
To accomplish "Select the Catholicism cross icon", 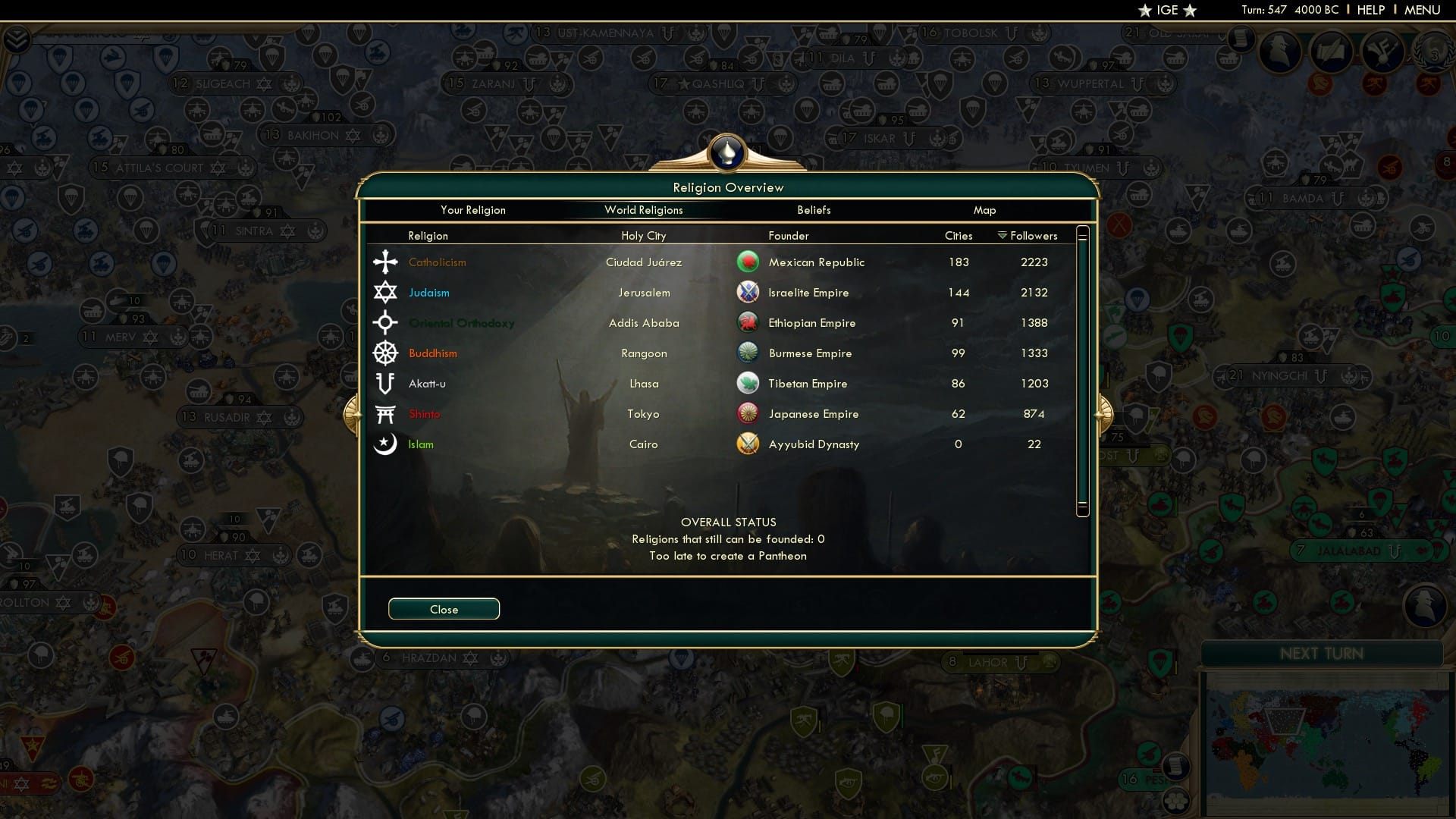I will pyautogui.click(x=385, y=262).
